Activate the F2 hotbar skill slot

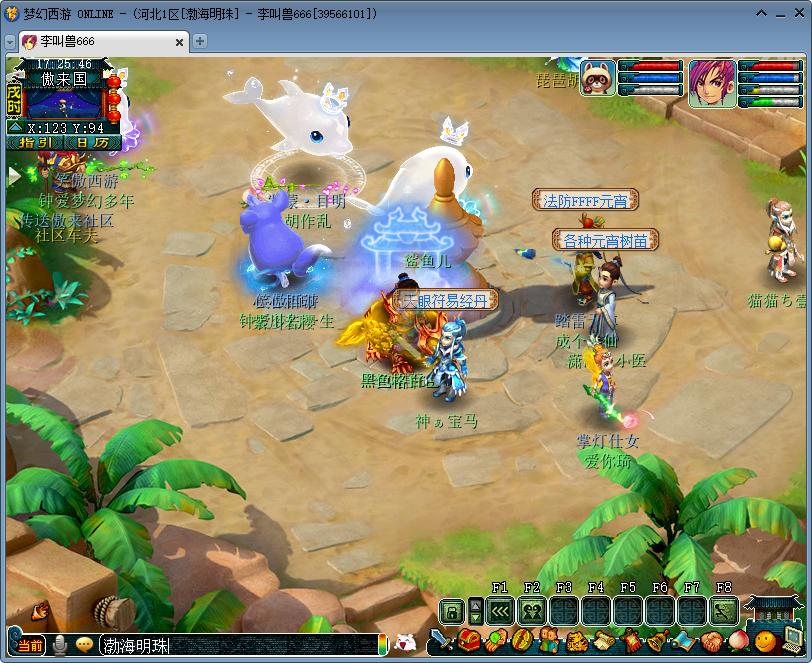[x=532, y=610]
